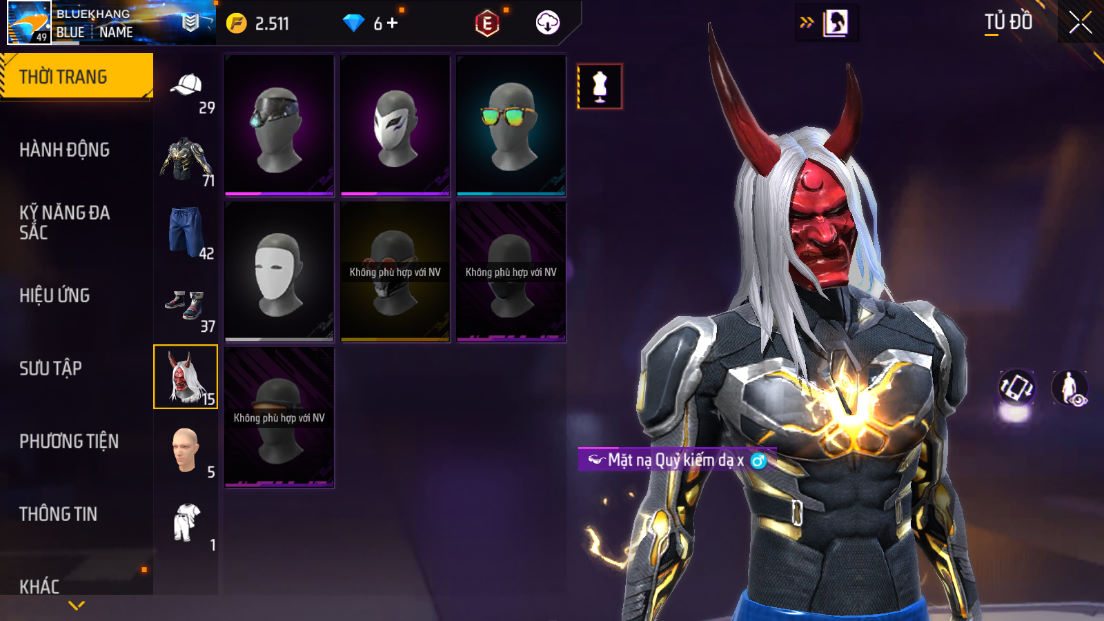The image size is (1104, 621).
Task: Show the Thông Tin info tab
Action: (x=59, y=514)
